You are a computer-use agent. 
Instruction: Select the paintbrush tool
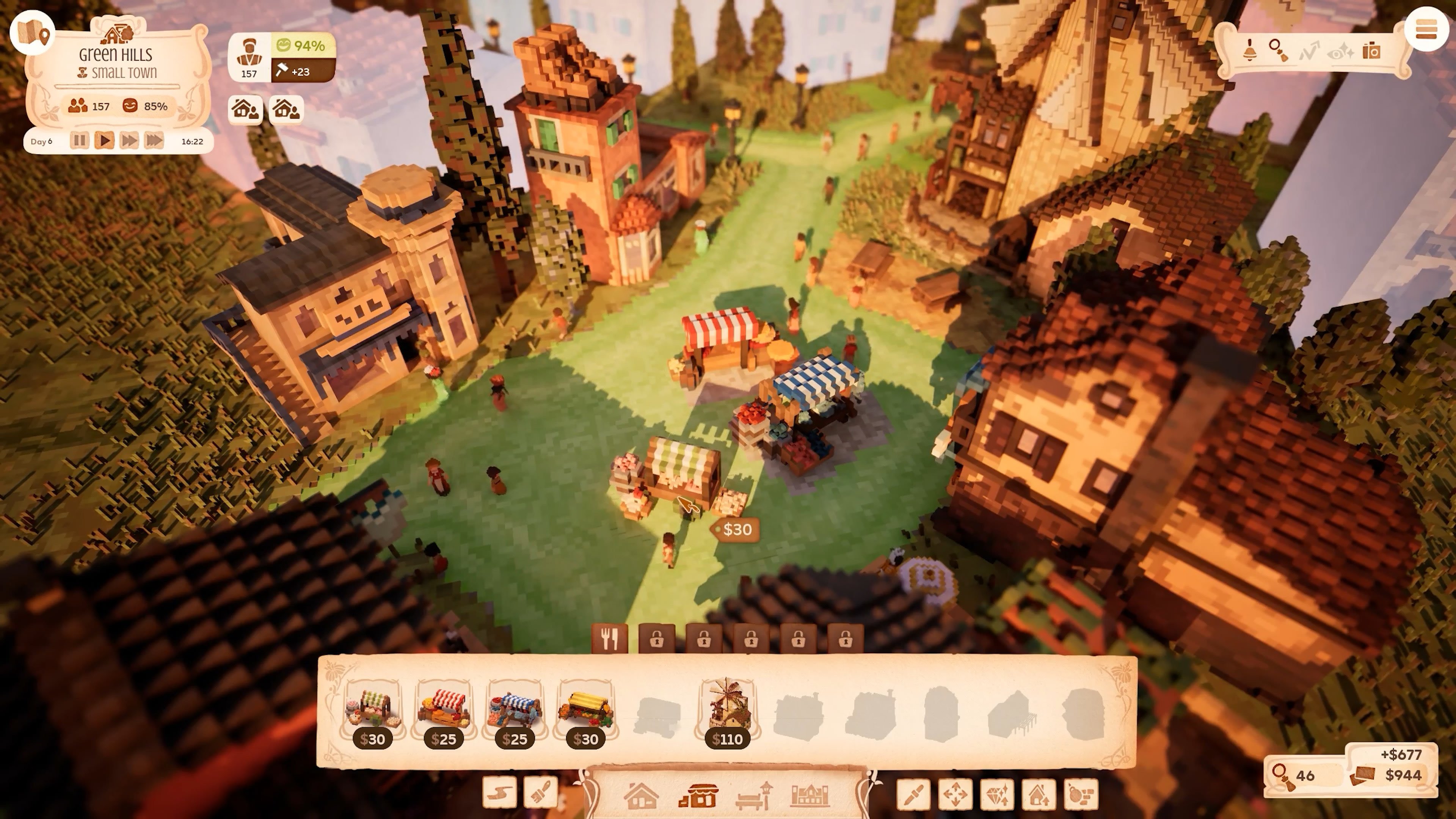pyautogui.click(x=540, y=792)
